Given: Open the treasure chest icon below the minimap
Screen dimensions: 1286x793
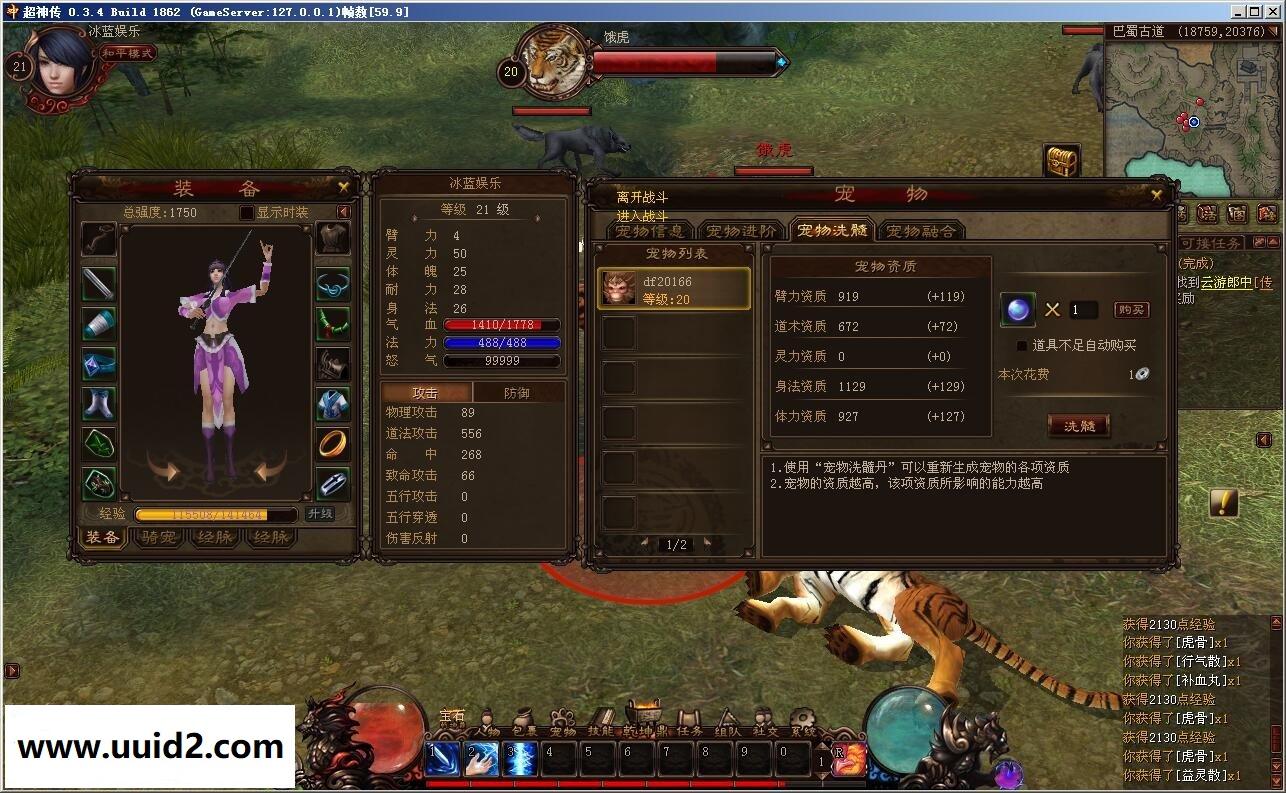Looking at the screenshot, I should 1060,161.
